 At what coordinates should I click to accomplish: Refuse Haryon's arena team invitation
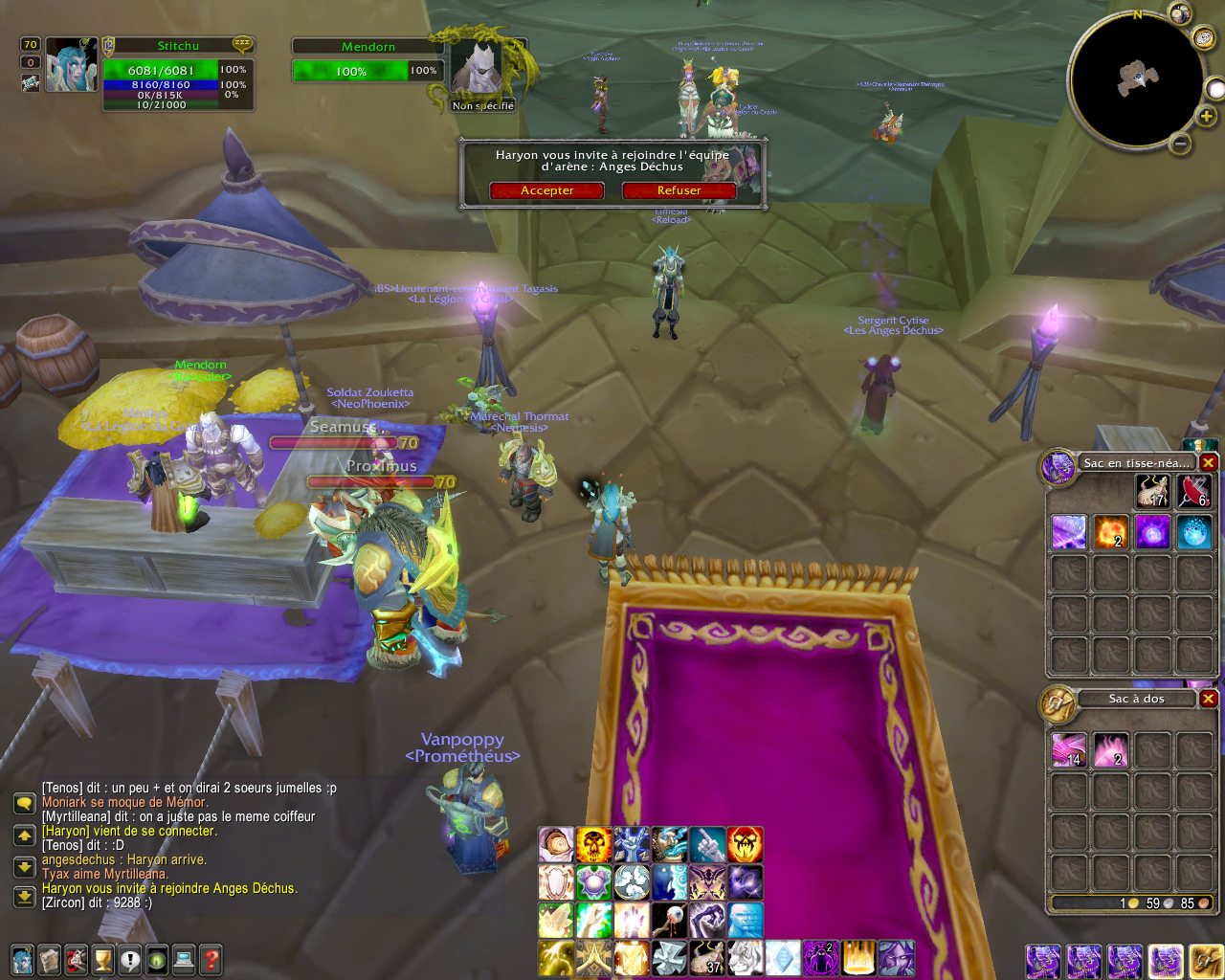[x=679, y=190]
